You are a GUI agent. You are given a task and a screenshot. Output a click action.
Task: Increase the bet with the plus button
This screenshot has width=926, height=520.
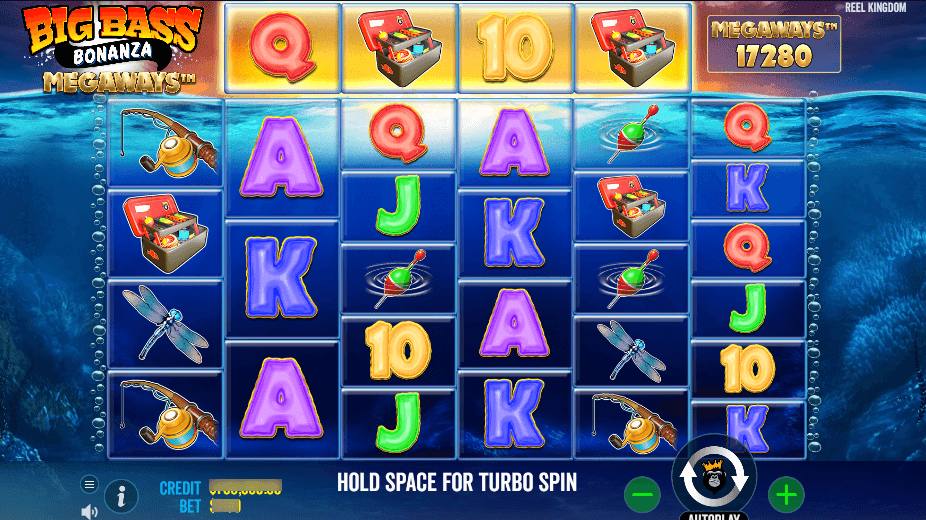(786, 493)
